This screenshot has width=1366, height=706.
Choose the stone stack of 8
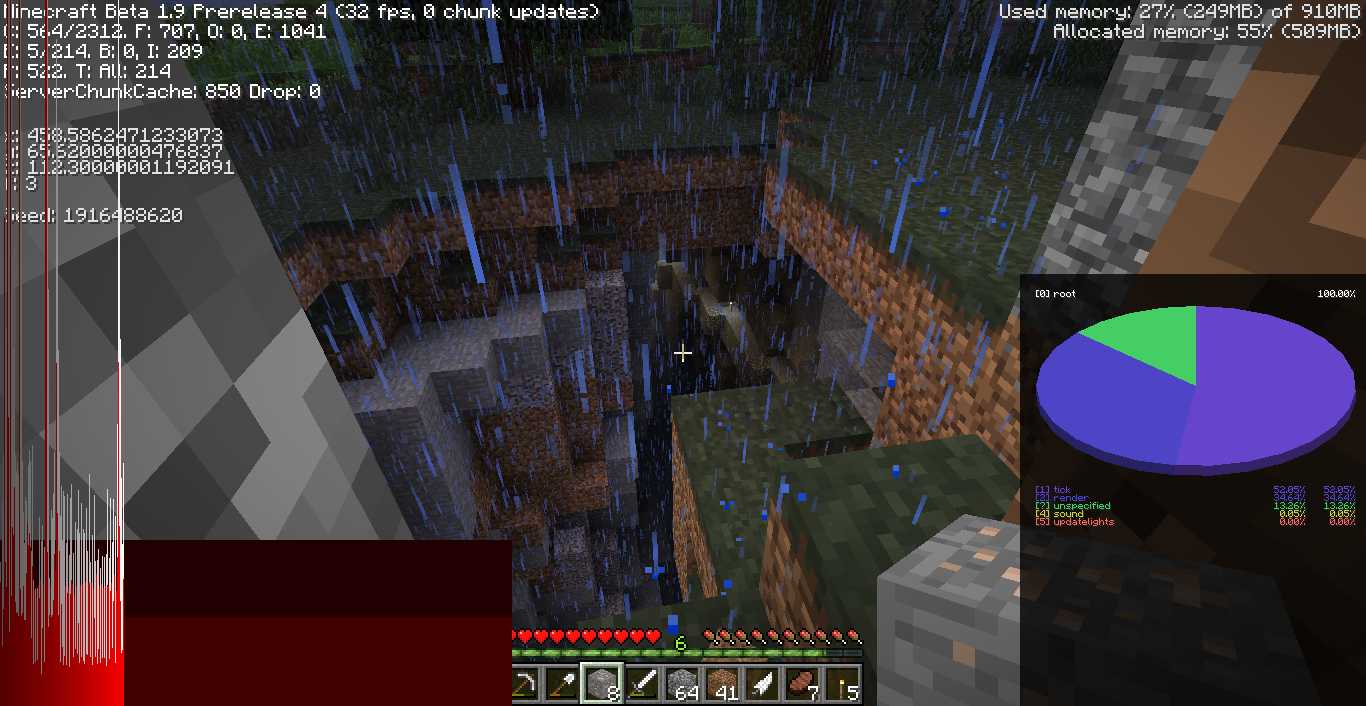click(602, 684)
